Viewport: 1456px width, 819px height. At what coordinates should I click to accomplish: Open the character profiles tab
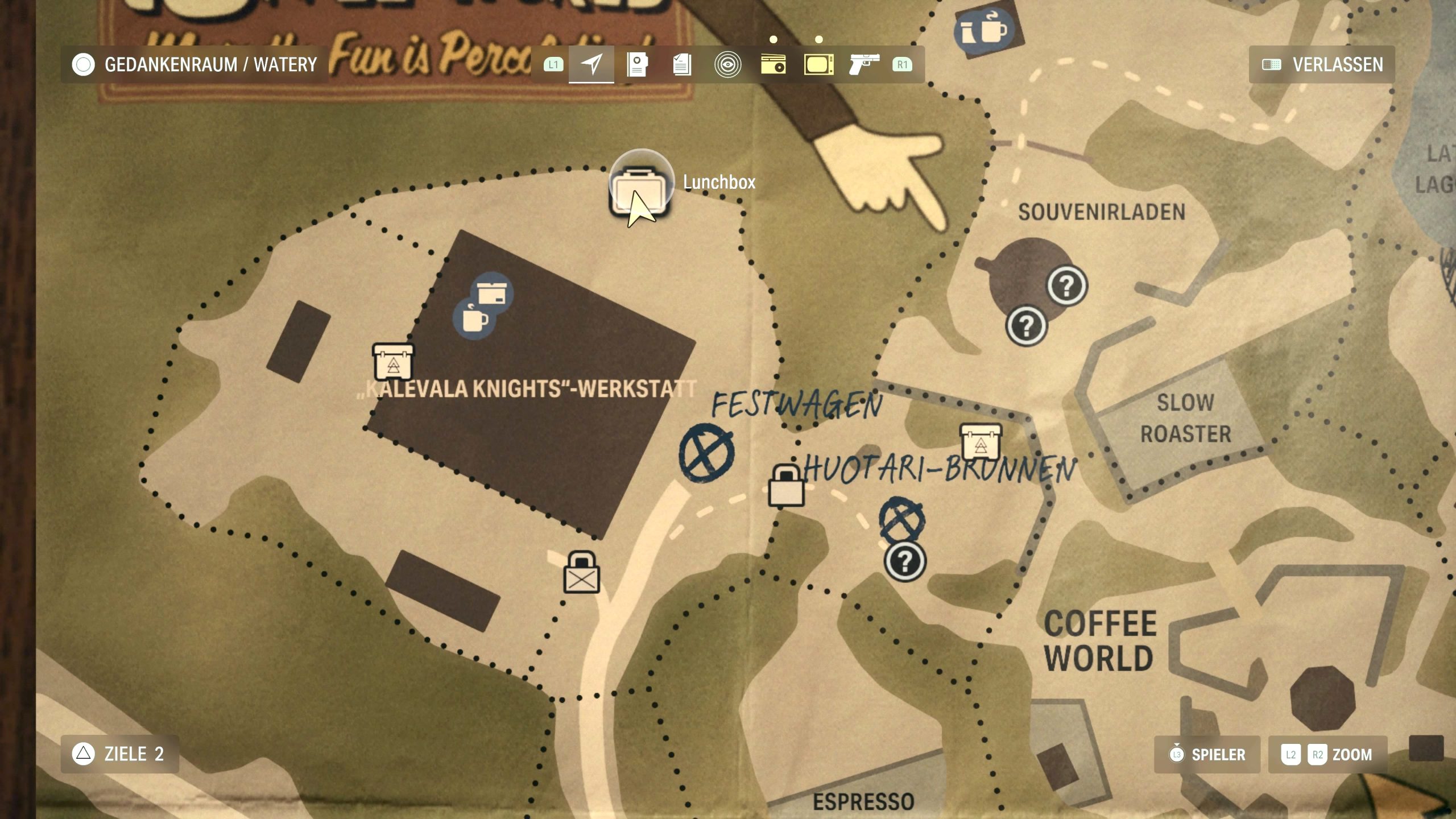point(637,64)
